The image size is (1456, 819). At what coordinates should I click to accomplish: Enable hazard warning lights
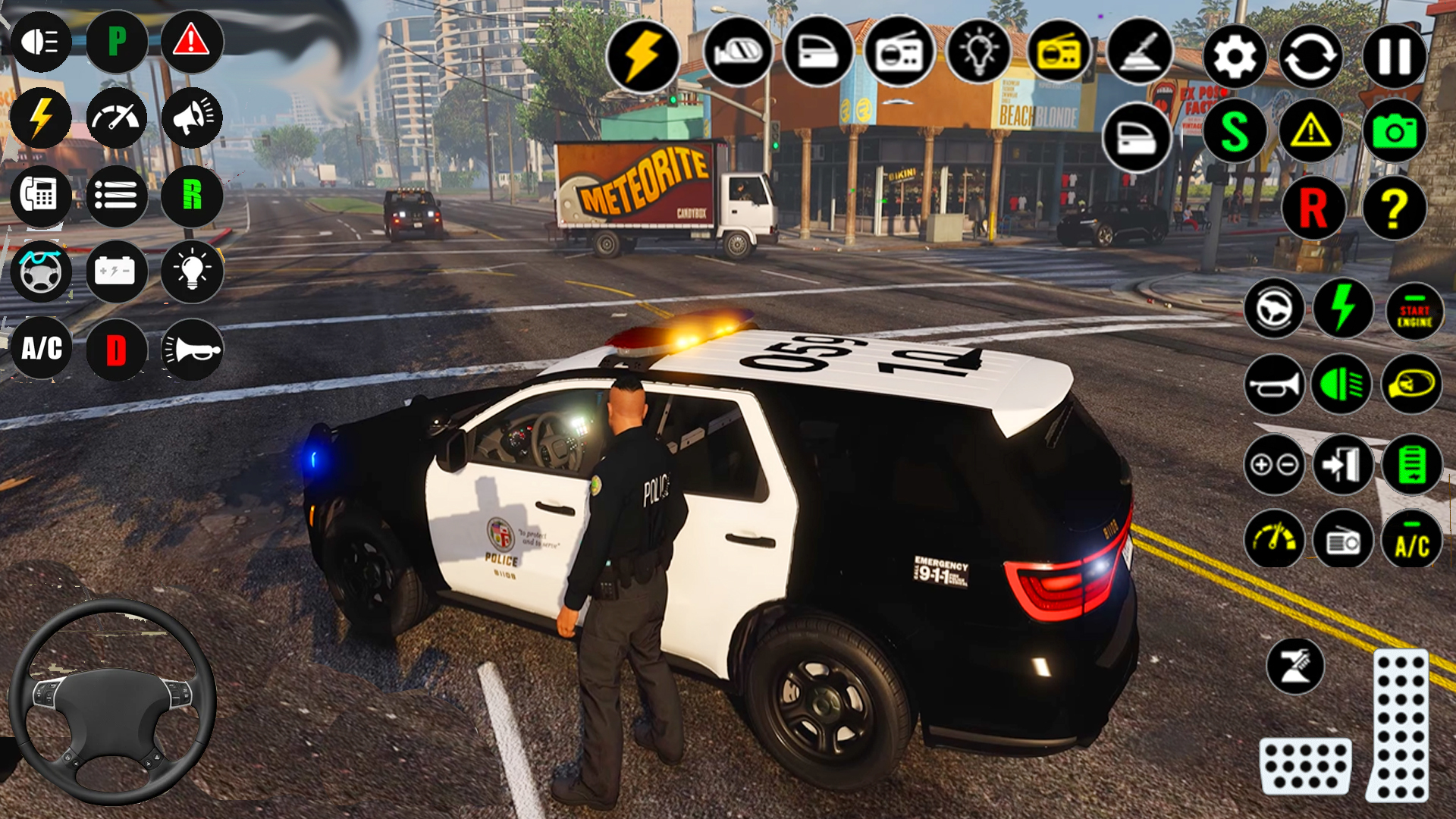click(x=191, y=42)
